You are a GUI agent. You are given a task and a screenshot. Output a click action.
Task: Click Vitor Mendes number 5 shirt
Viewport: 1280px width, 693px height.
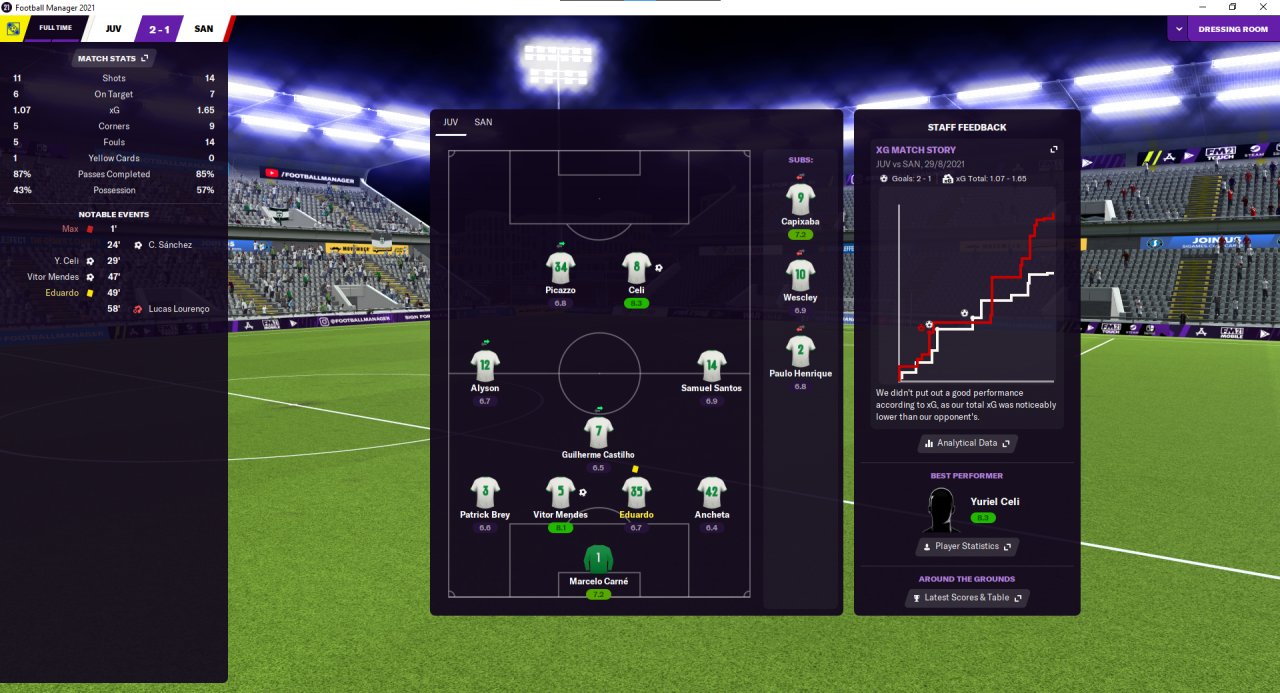pos(560,492)
